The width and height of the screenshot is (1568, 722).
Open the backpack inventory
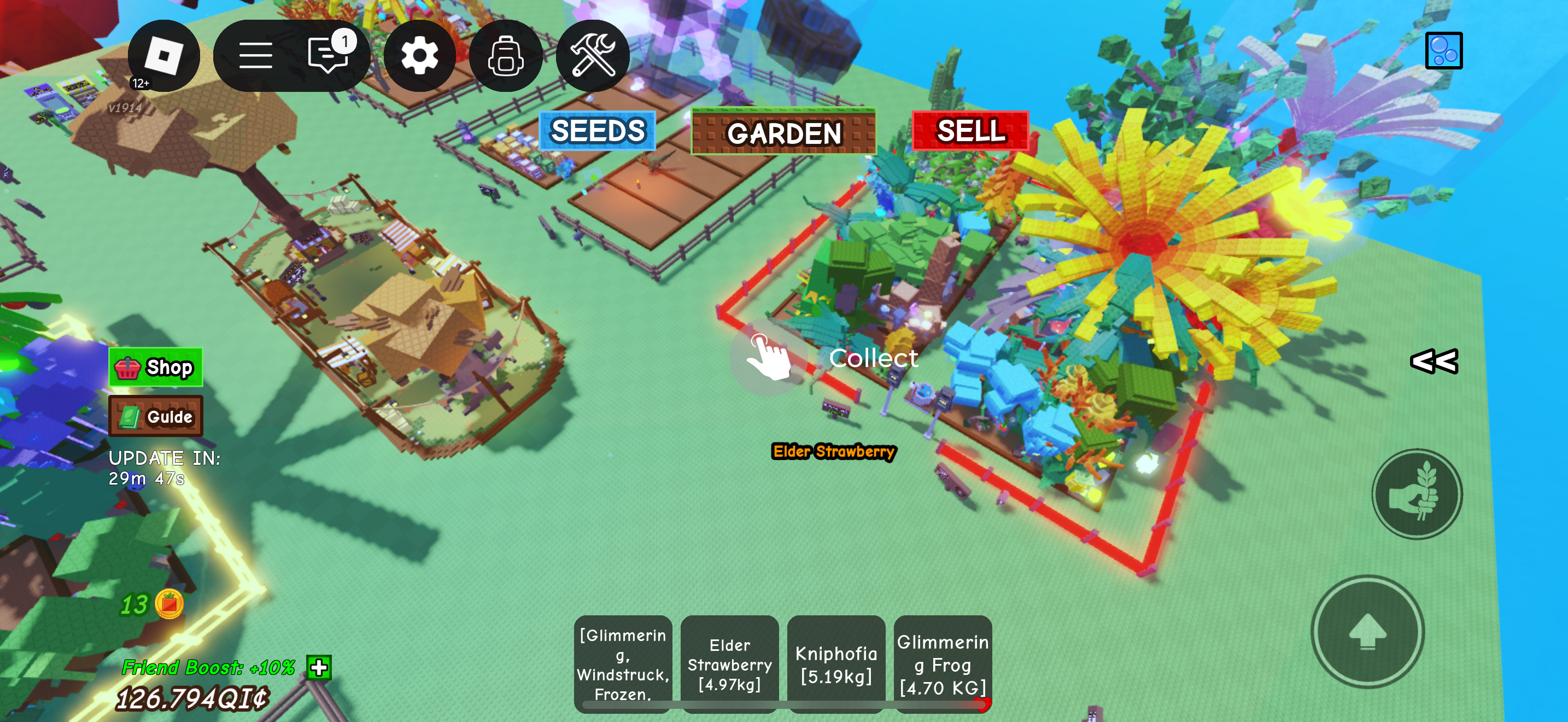point(505,55)
